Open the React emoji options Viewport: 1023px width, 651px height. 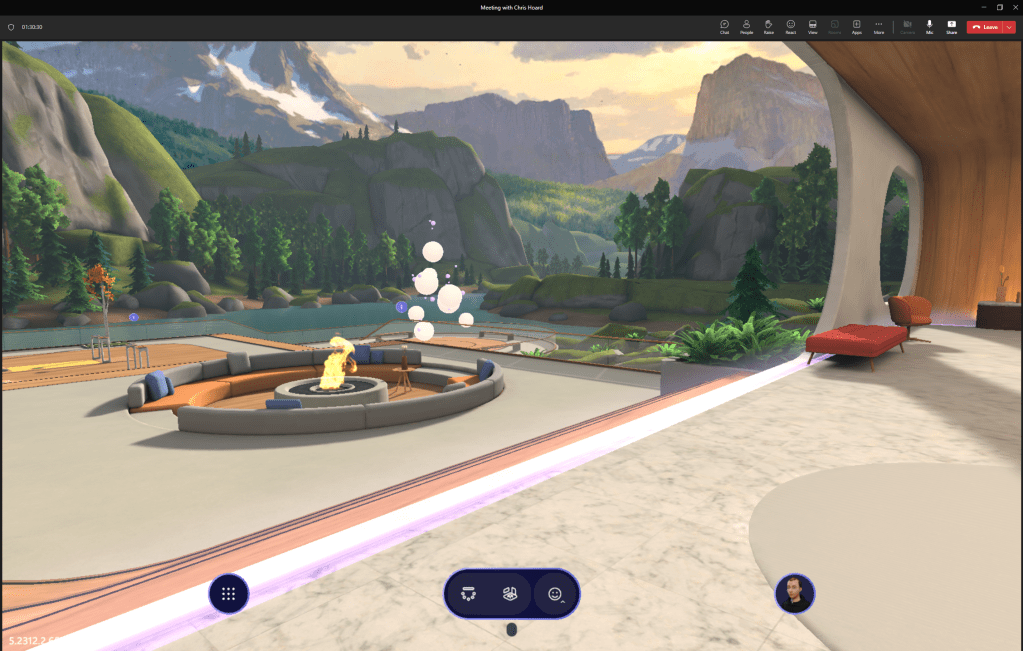pos(790,26)
